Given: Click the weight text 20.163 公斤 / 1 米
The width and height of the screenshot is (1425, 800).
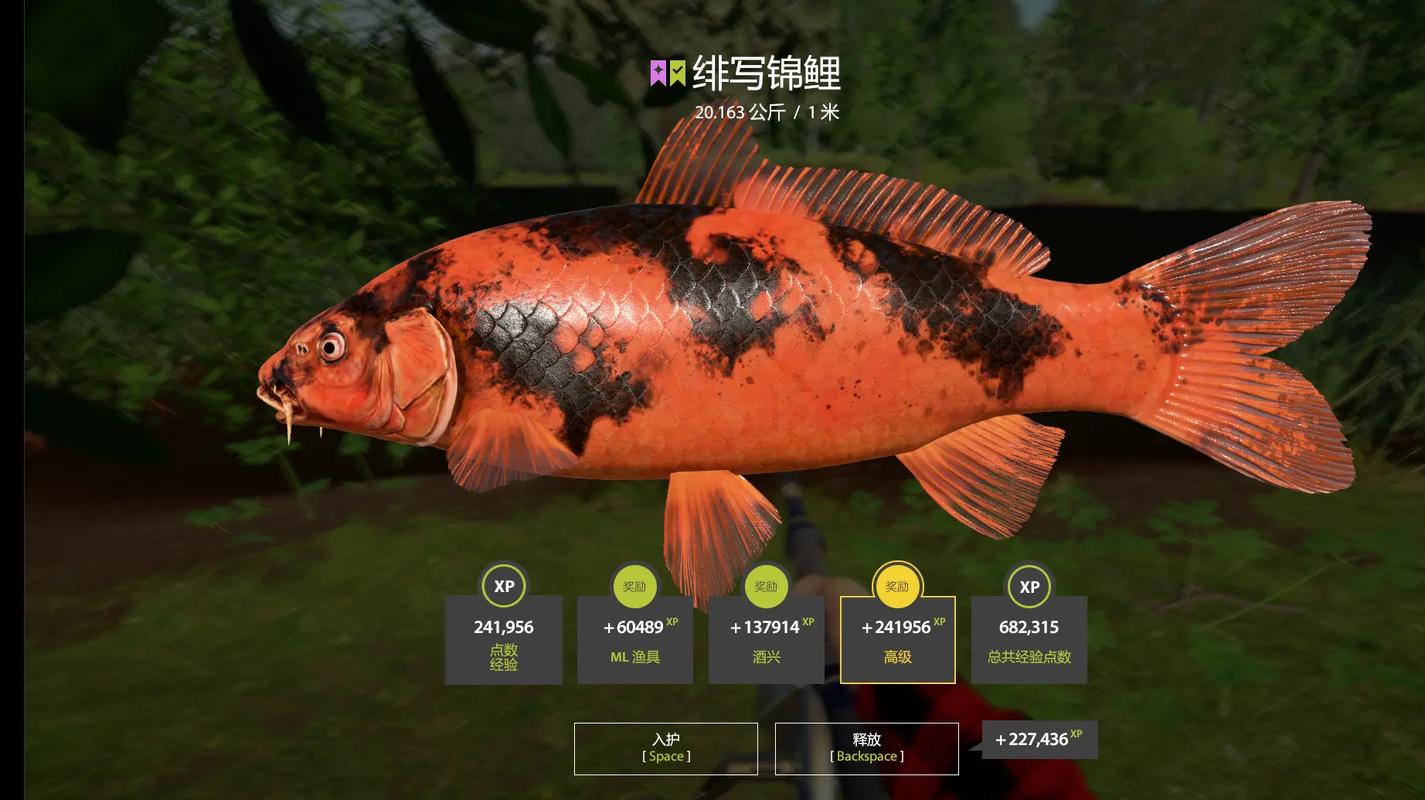Looking at the screenshot, I should 766,112.
